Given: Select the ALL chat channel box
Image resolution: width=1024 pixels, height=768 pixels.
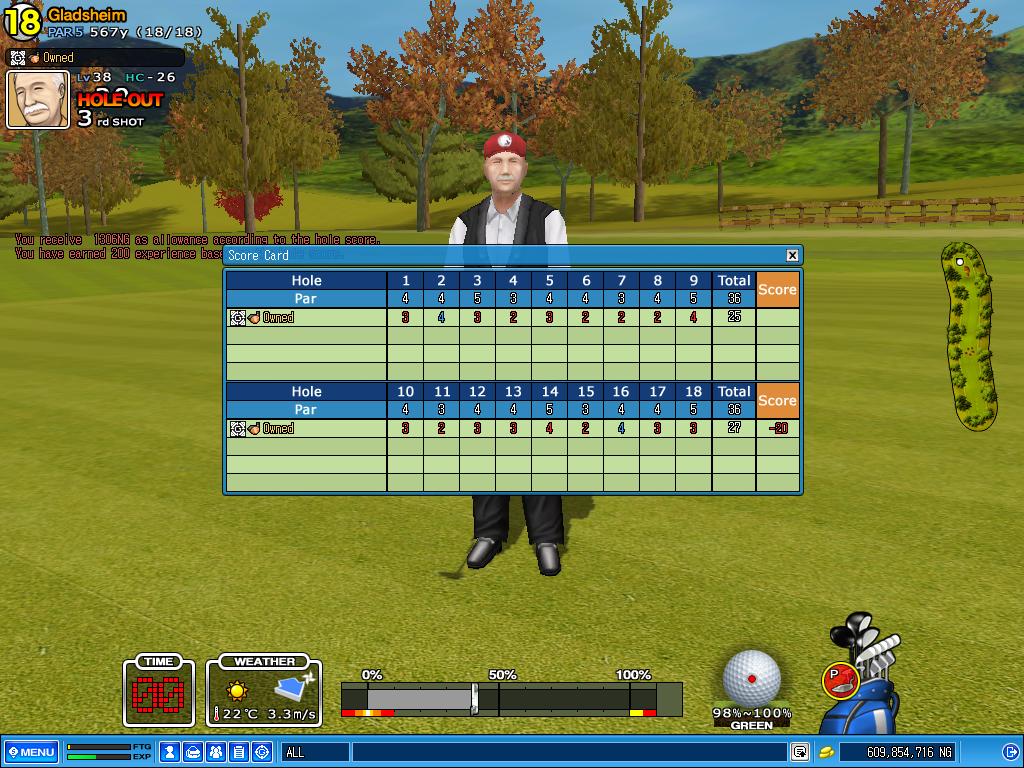Looking at the screenshot, I should click(315, 752).
